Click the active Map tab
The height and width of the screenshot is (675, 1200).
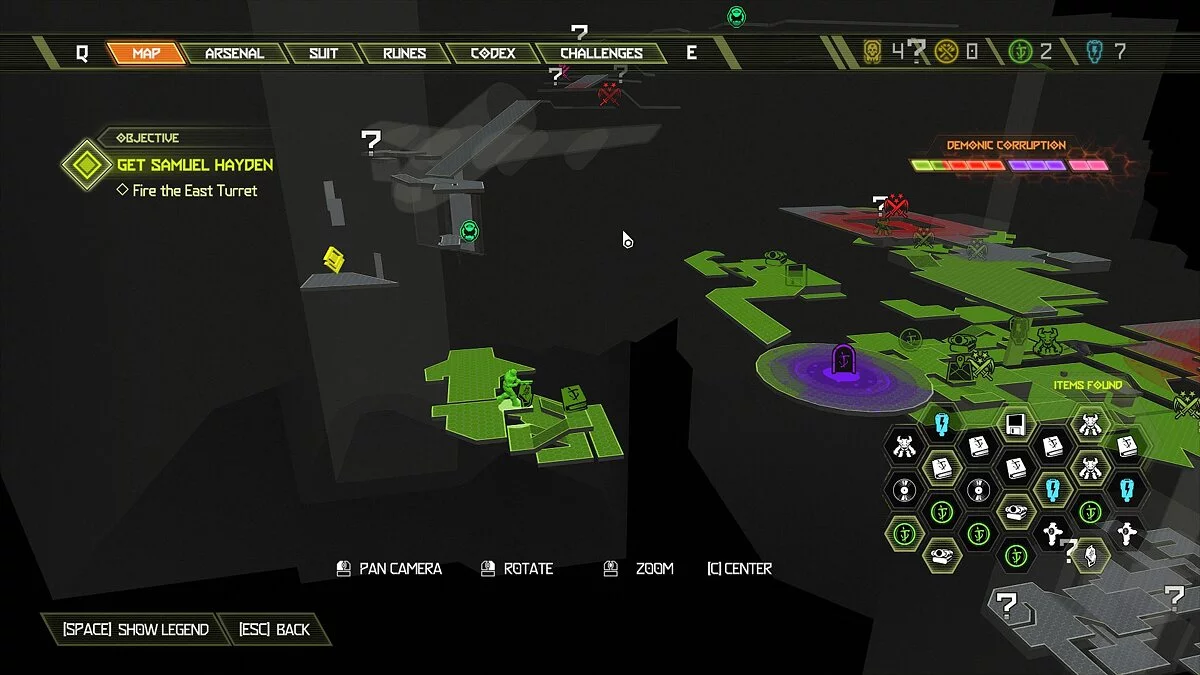tap(146, 53)
